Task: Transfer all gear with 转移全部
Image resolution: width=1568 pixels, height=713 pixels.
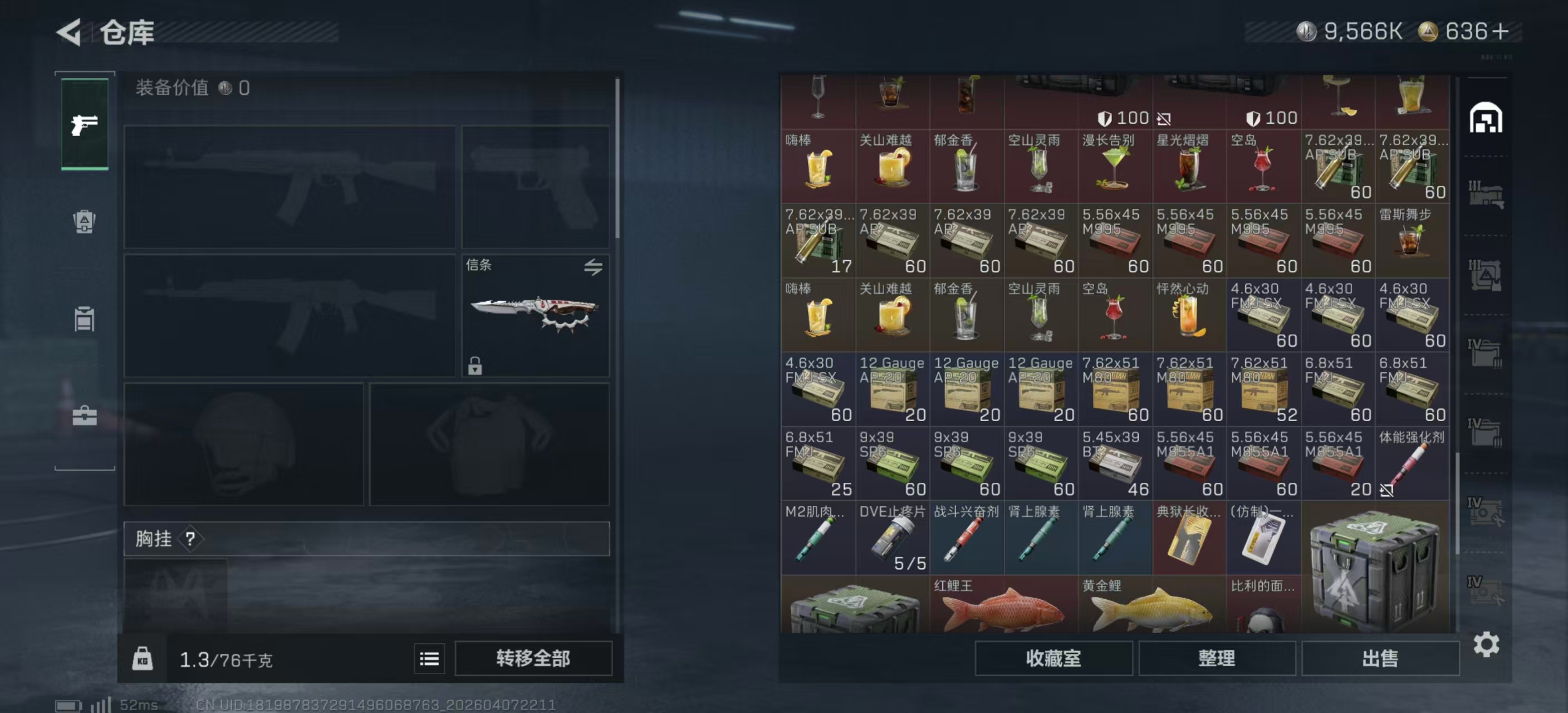Action: (533, 658)
